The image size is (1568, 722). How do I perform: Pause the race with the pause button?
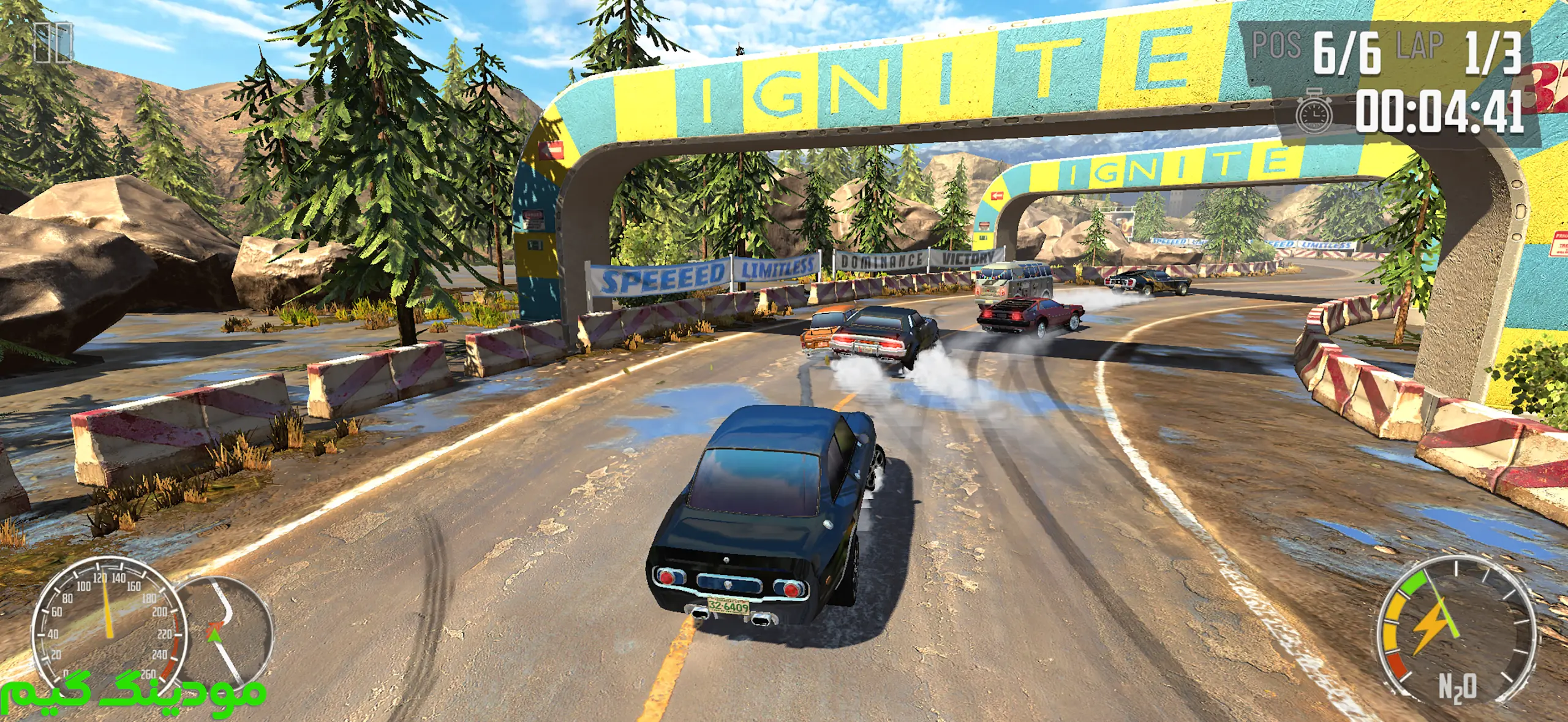53,42
